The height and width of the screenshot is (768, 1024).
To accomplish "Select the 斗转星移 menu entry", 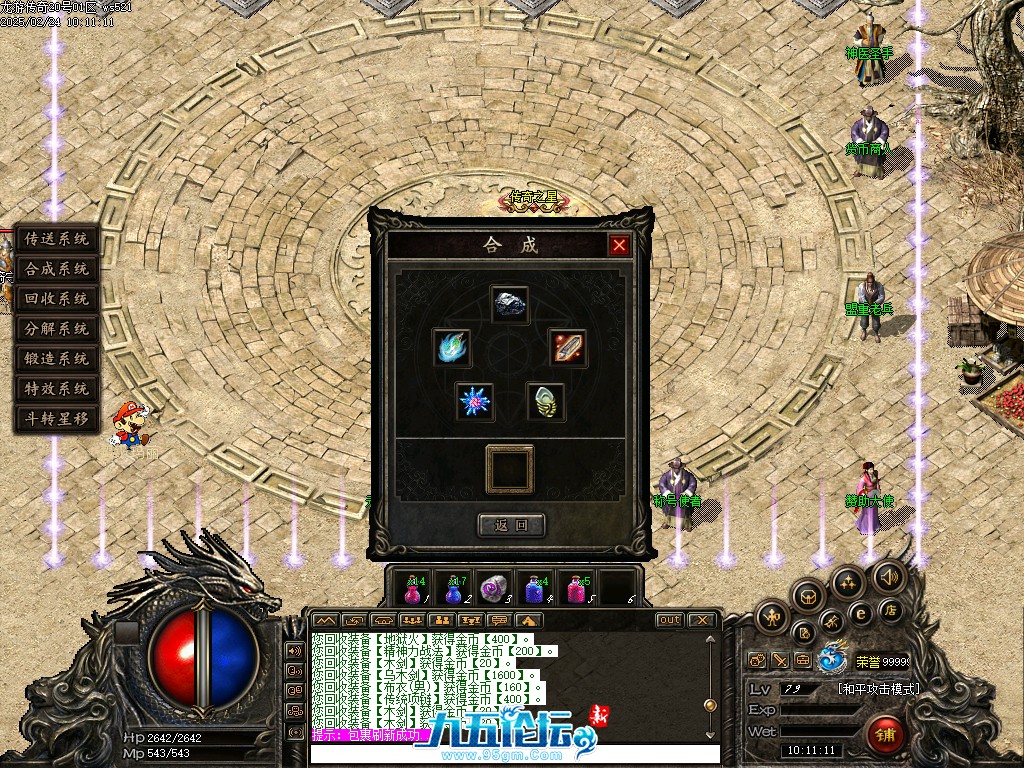I will pyautogui.click(x=57, y=419).
